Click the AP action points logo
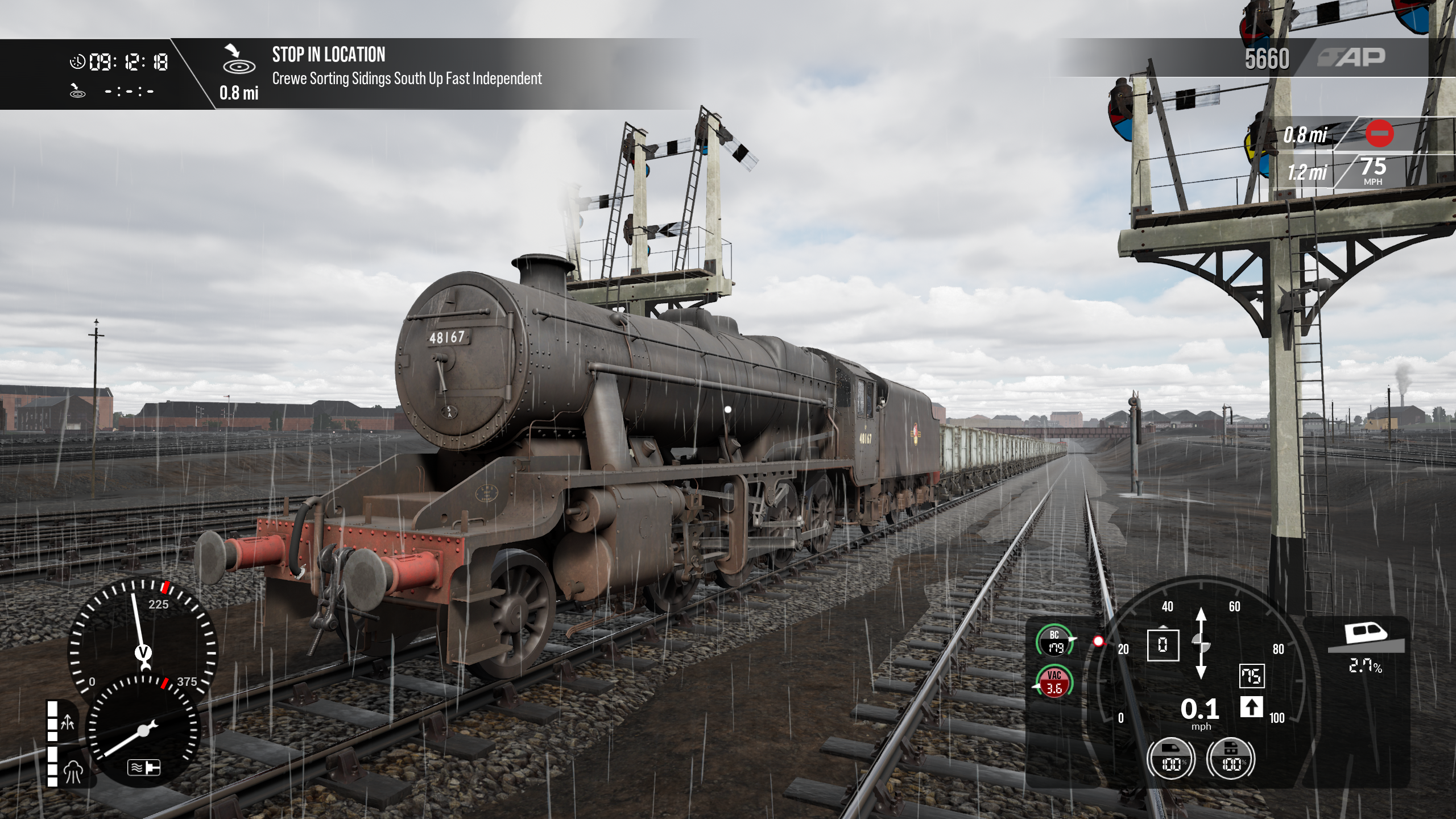Image resolution: width=1456 pixels, height=819 pixels. (x=1352, y=57)
